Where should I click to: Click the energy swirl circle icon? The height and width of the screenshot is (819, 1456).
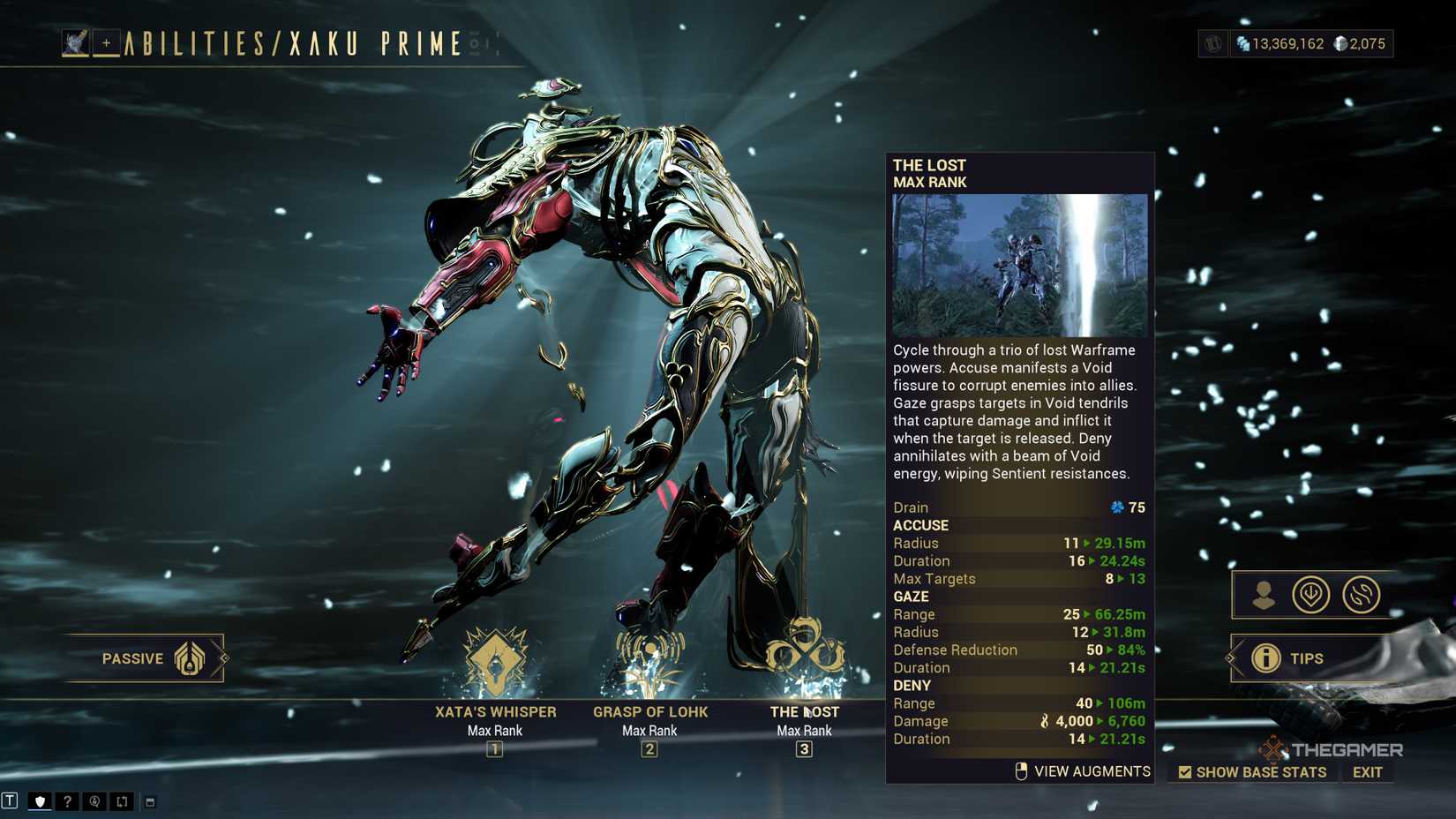tap(1363, 595)
